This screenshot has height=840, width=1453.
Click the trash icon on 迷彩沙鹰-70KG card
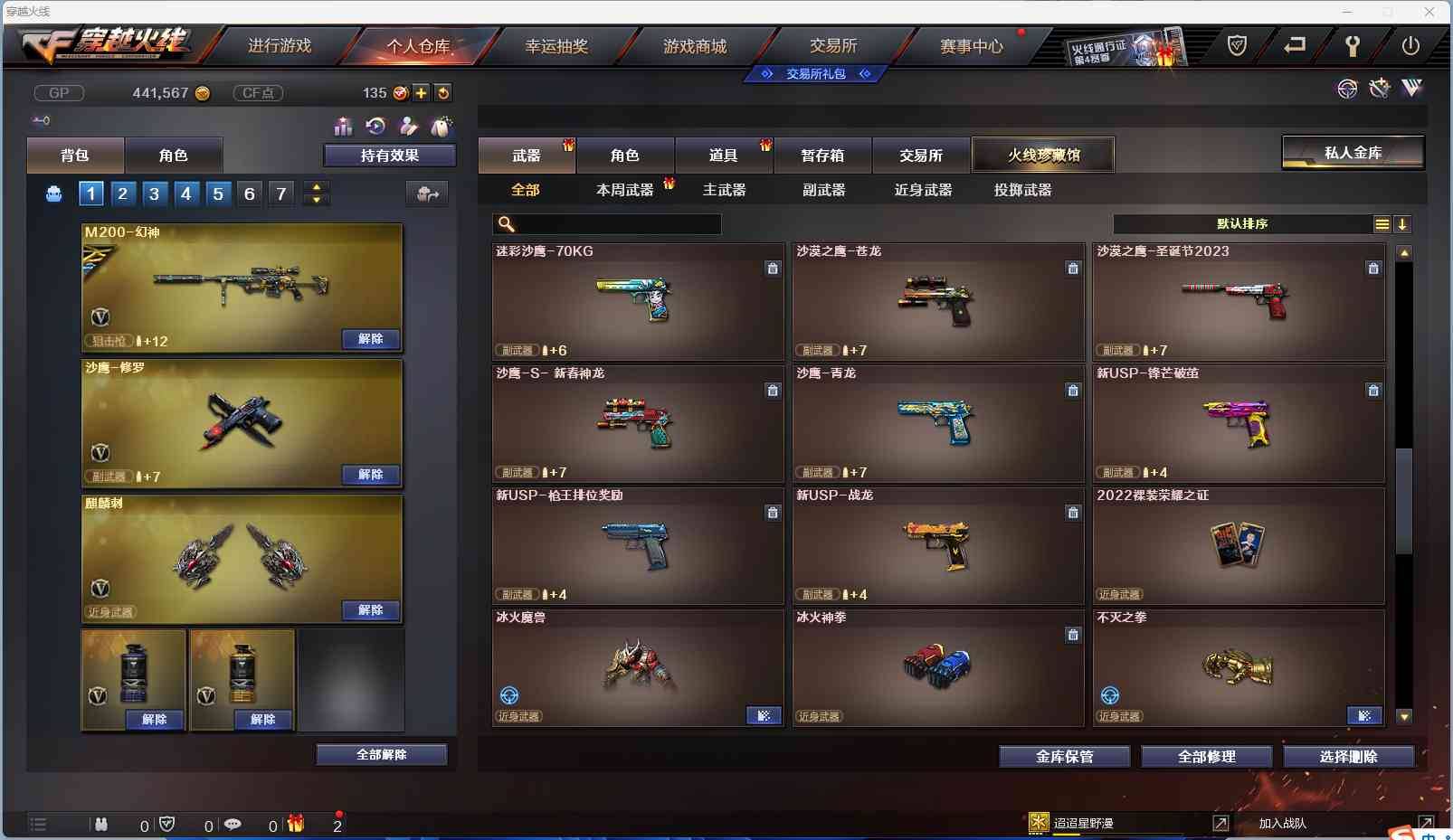point(774,269)
